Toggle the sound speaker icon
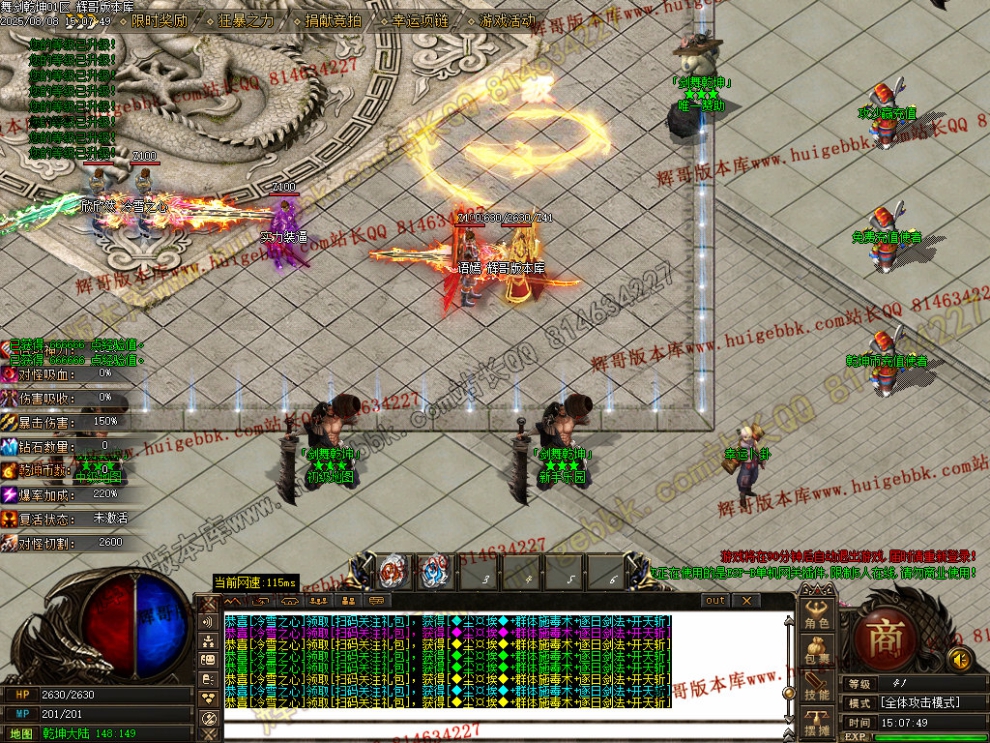This screenshot has height=743, width=990. click(x=960, y=659)
